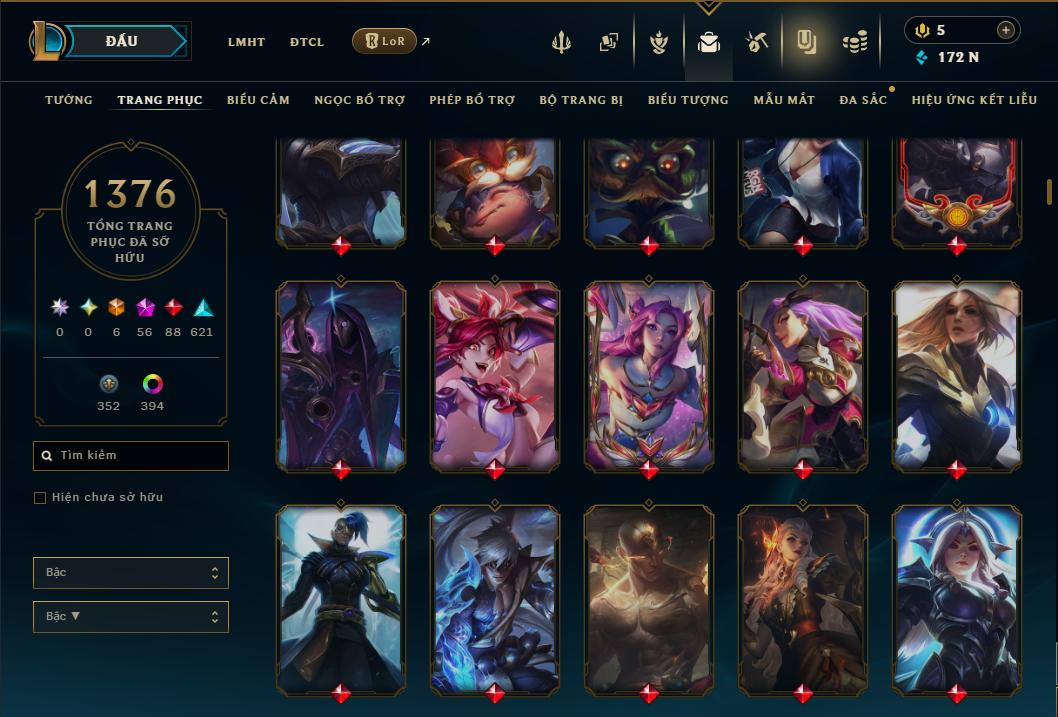The height and width of the screenshot is (717, 1058).
Task: Open the LoR external link
Action: (x=385, y=41)
